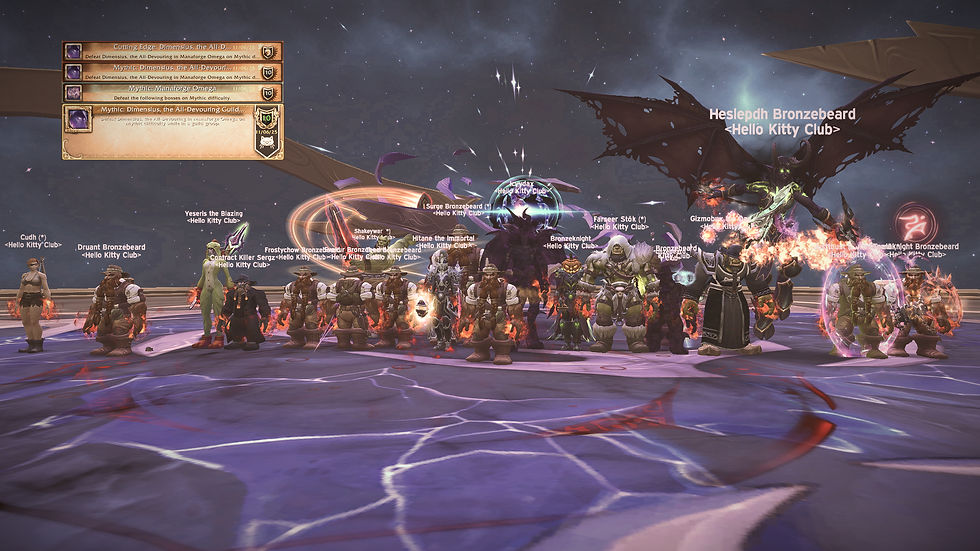Click the Cutting Edge achievement's shield badge
The height and width of the screenshot is (551, 980).
coord(268,51)
